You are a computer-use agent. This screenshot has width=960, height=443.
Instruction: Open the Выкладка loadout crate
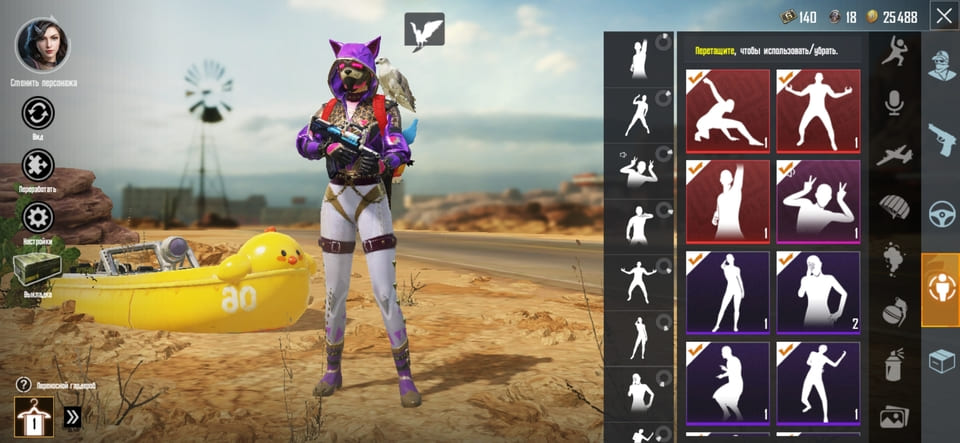[x=37, y=268]
